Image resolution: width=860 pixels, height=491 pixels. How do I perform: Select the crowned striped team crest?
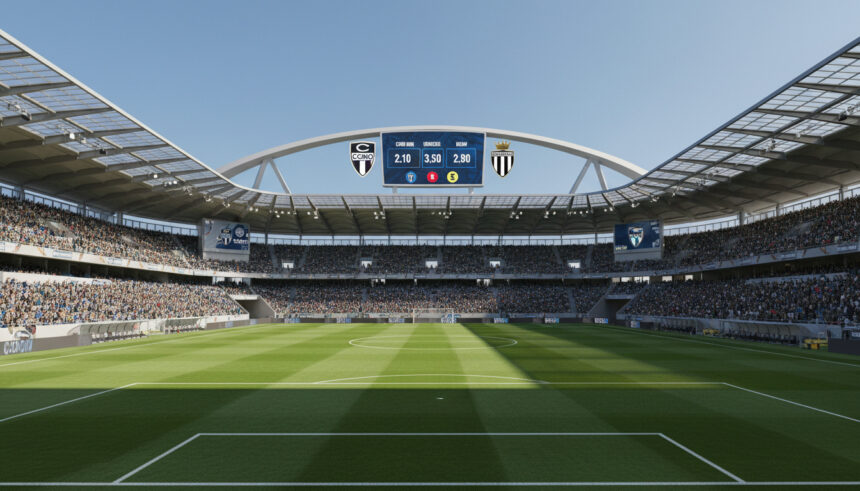click(502, 159)
